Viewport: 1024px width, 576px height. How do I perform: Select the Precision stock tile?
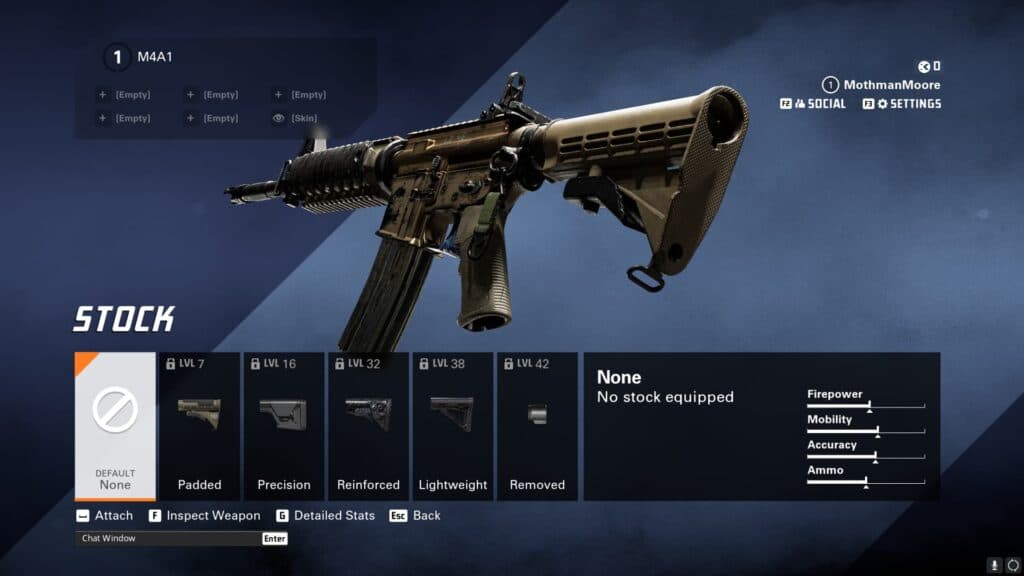coord(284,426)
